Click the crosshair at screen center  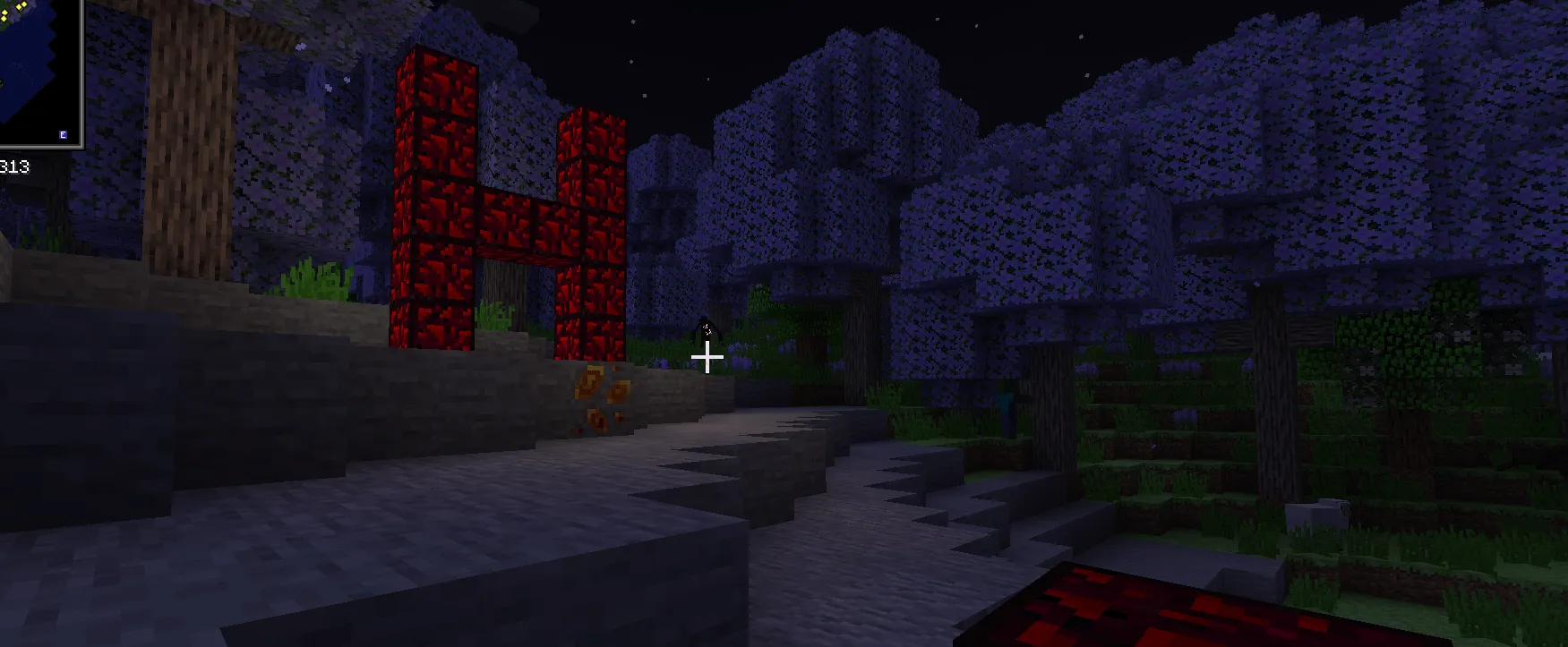pyautogui.click(x=707, y=357)
